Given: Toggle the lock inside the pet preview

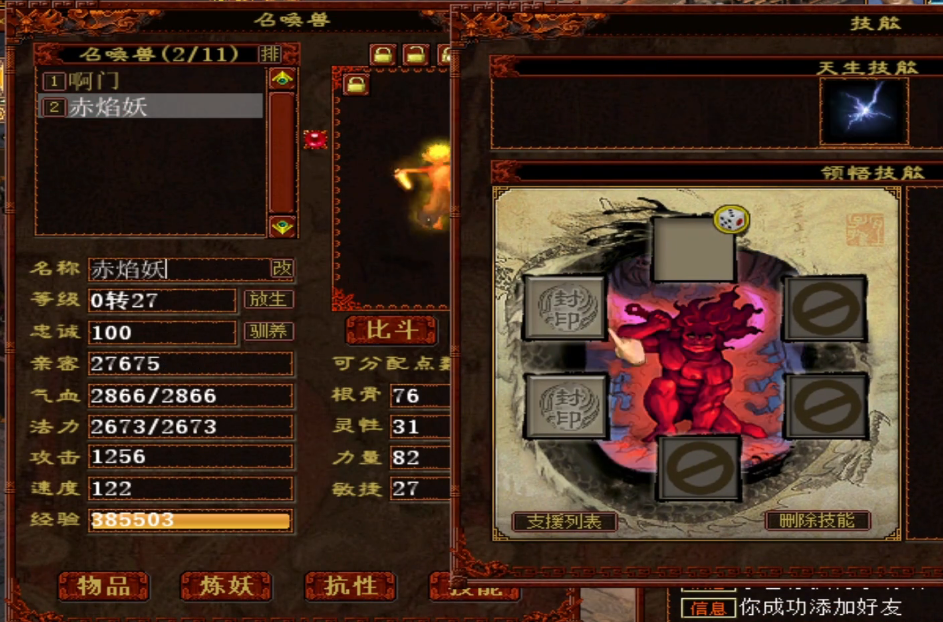Looking at the screenshot, I should click(x=356, y=84).
